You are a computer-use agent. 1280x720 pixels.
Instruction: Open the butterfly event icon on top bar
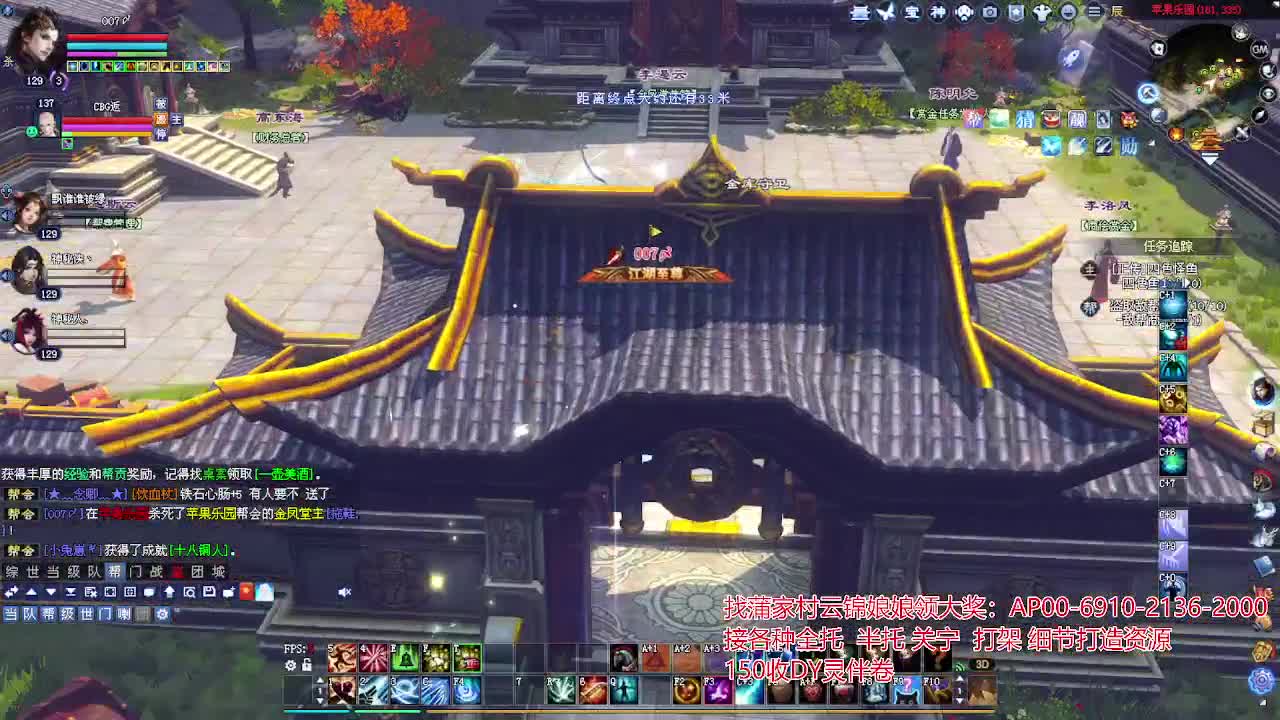tap(884, 13)
